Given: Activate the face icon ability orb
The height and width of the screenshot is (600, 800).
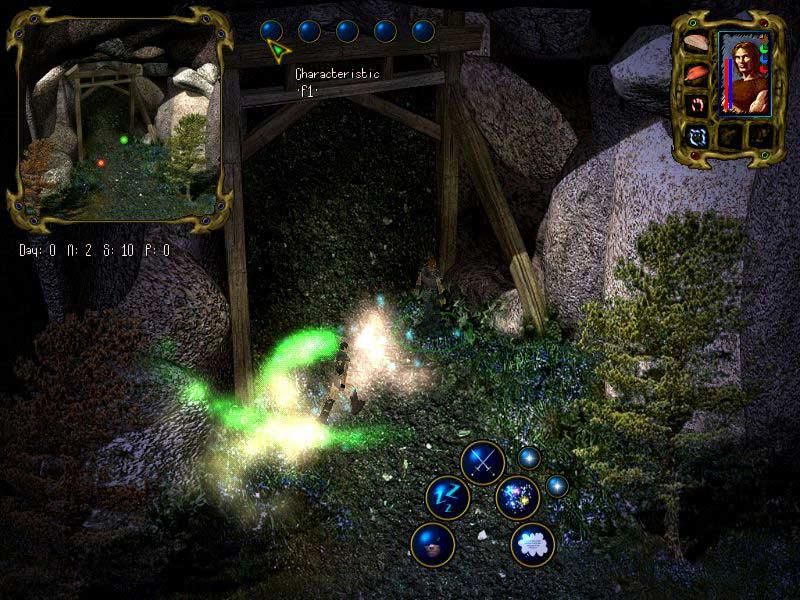Looking at the screenshot, I should (x=433, y=544).
